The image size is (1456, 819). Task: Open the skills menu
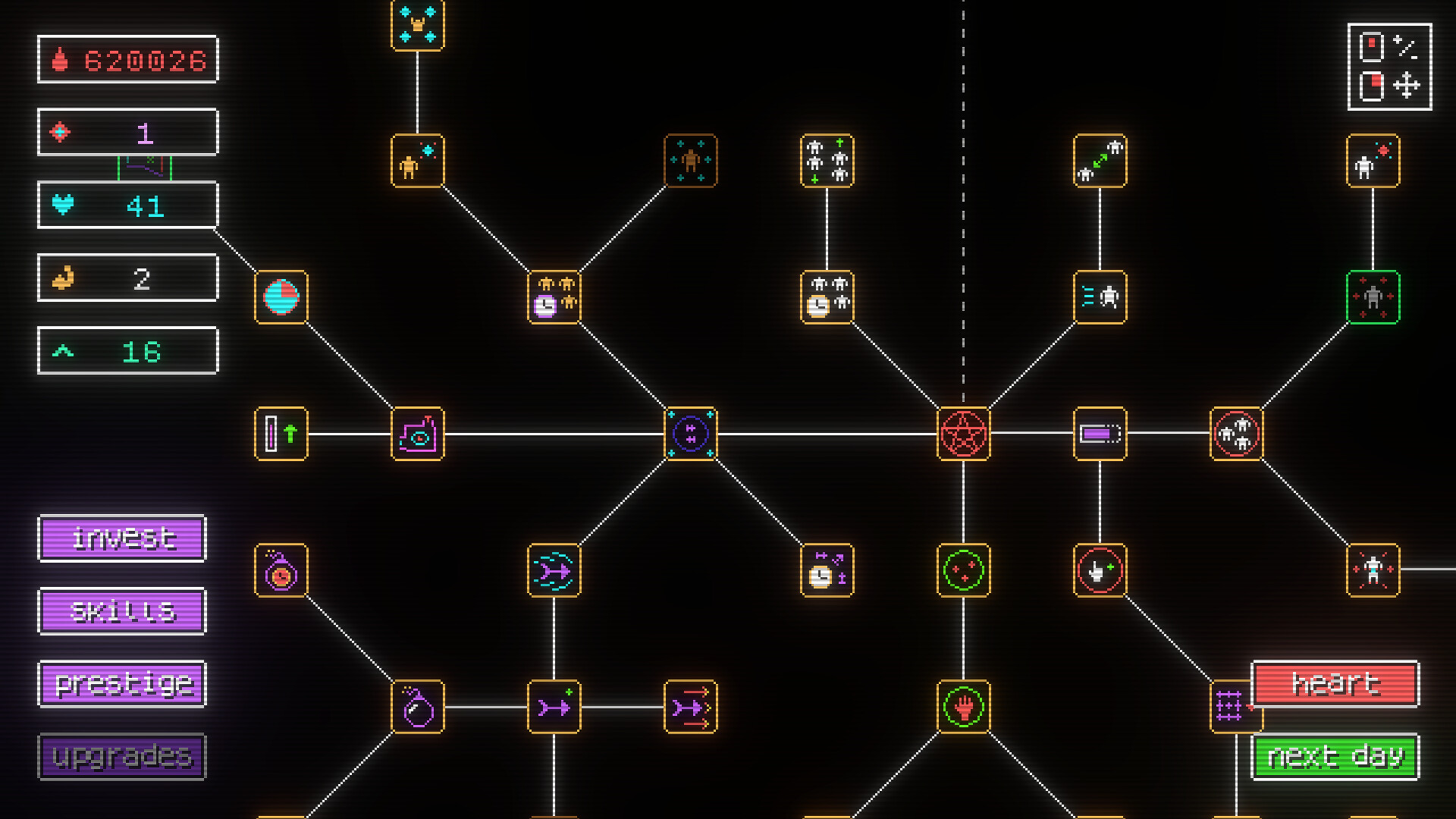121,610
